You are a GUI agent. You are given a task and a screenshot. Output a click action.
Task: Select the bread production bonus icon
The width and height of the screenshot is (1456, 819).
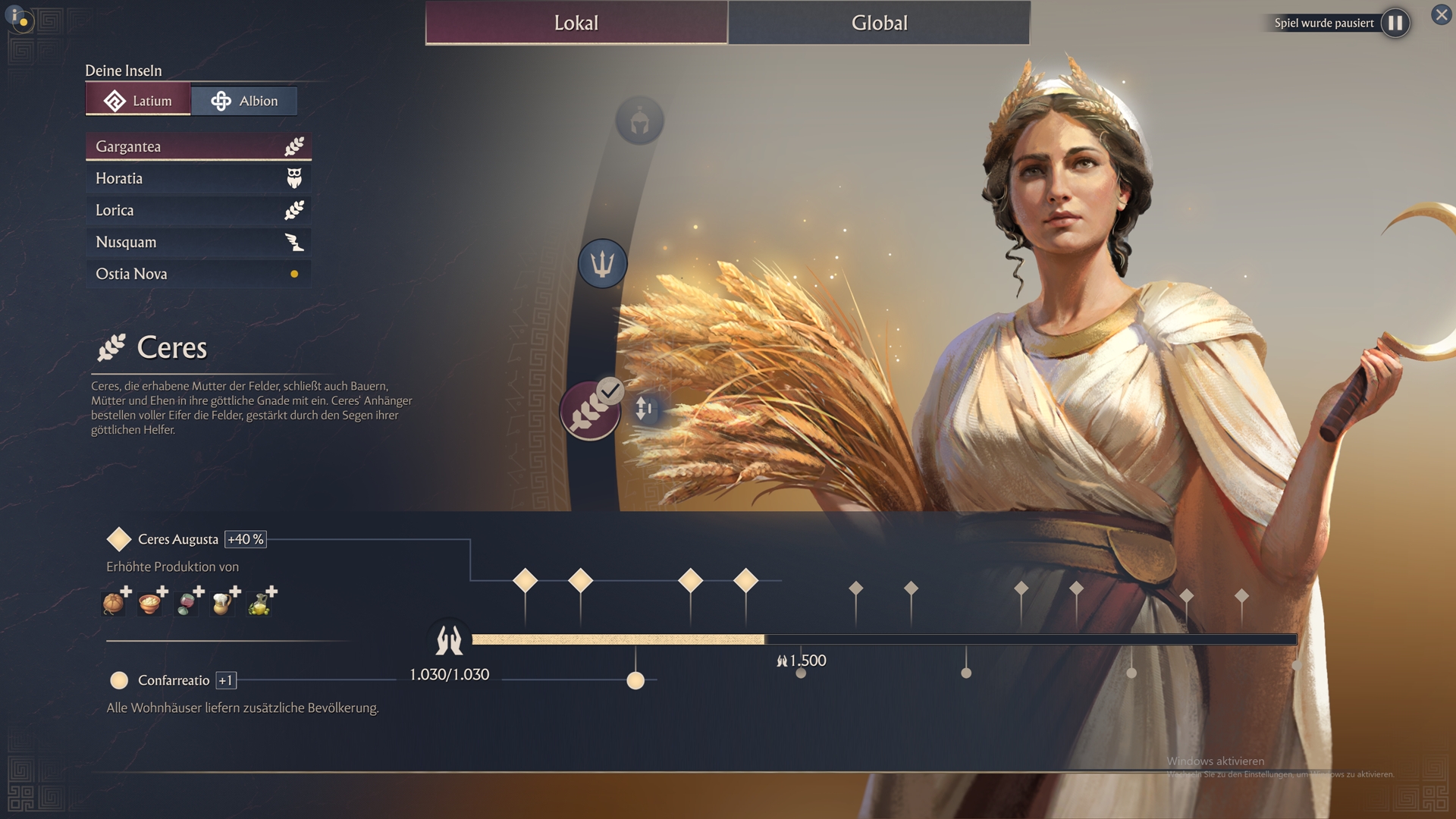tap(114, 602)
